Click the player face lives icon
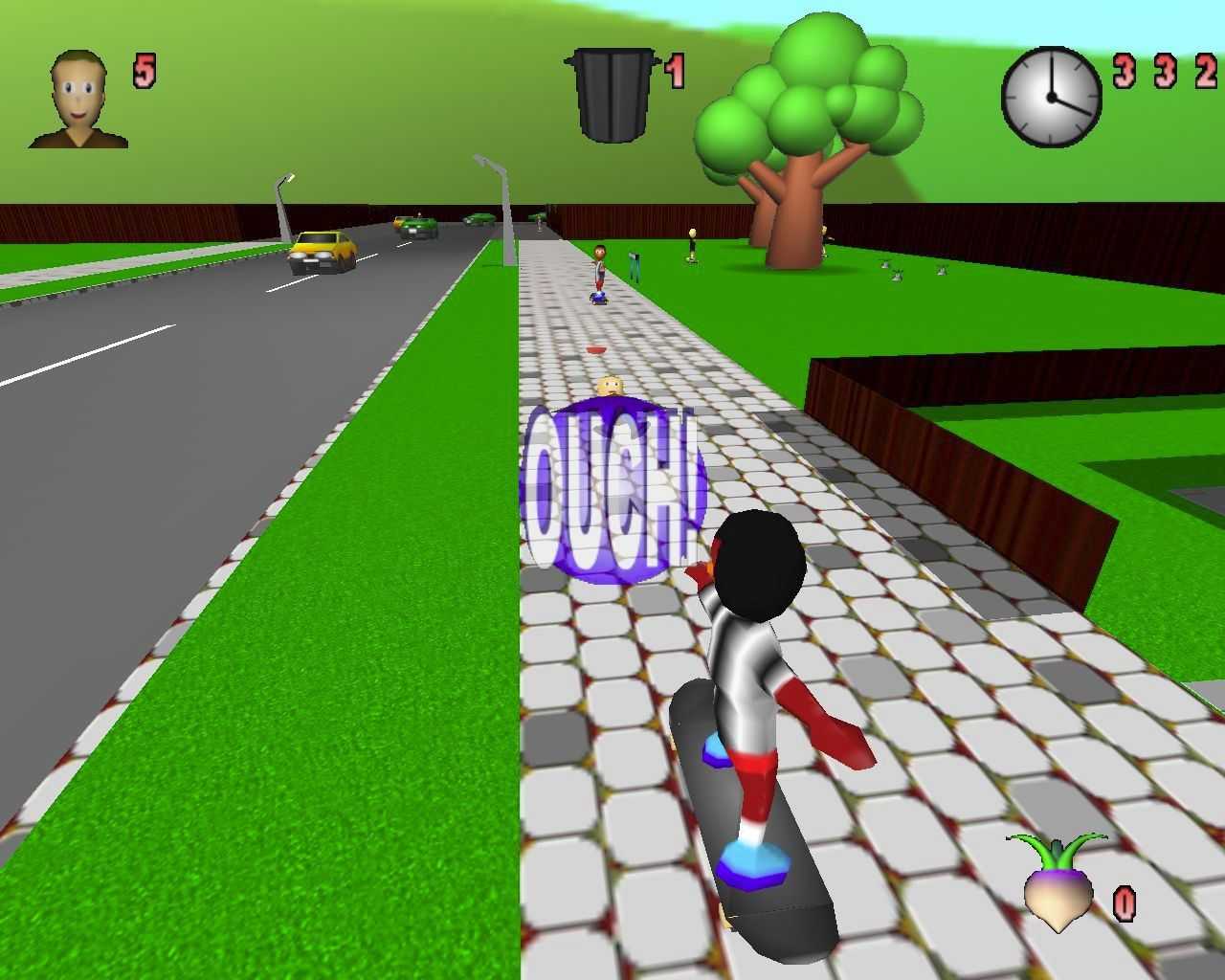Screen dimensions: 1225x980 tap(78, 100)
